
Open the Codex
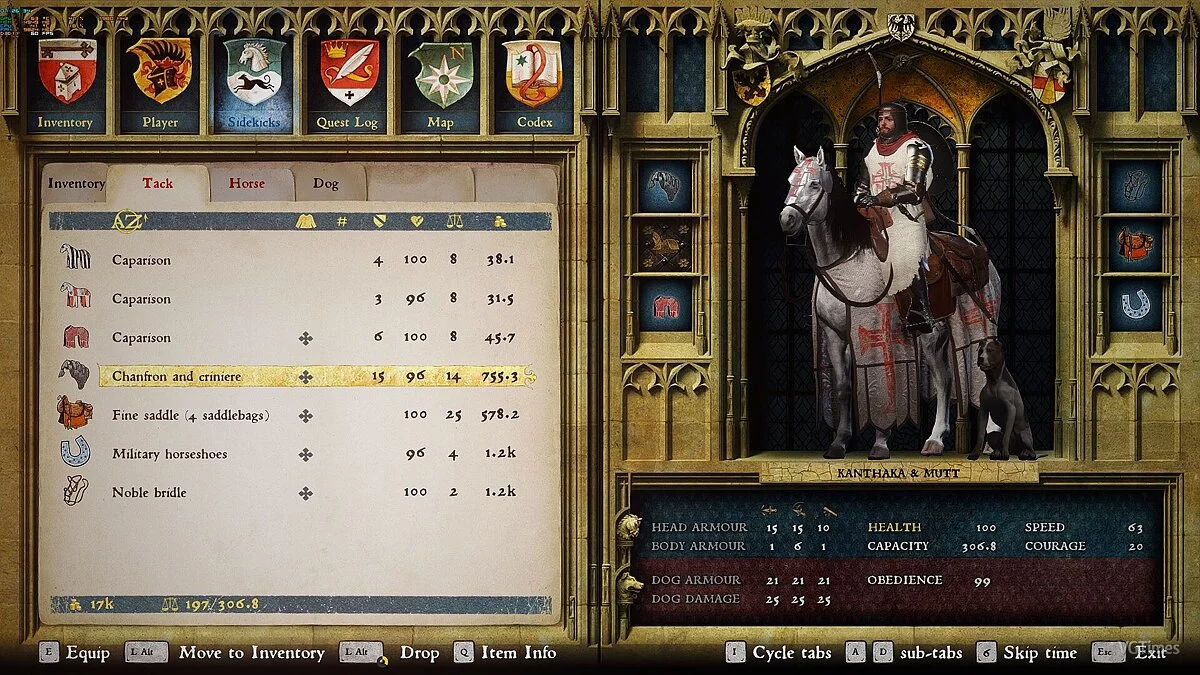(x=534, y=84)
